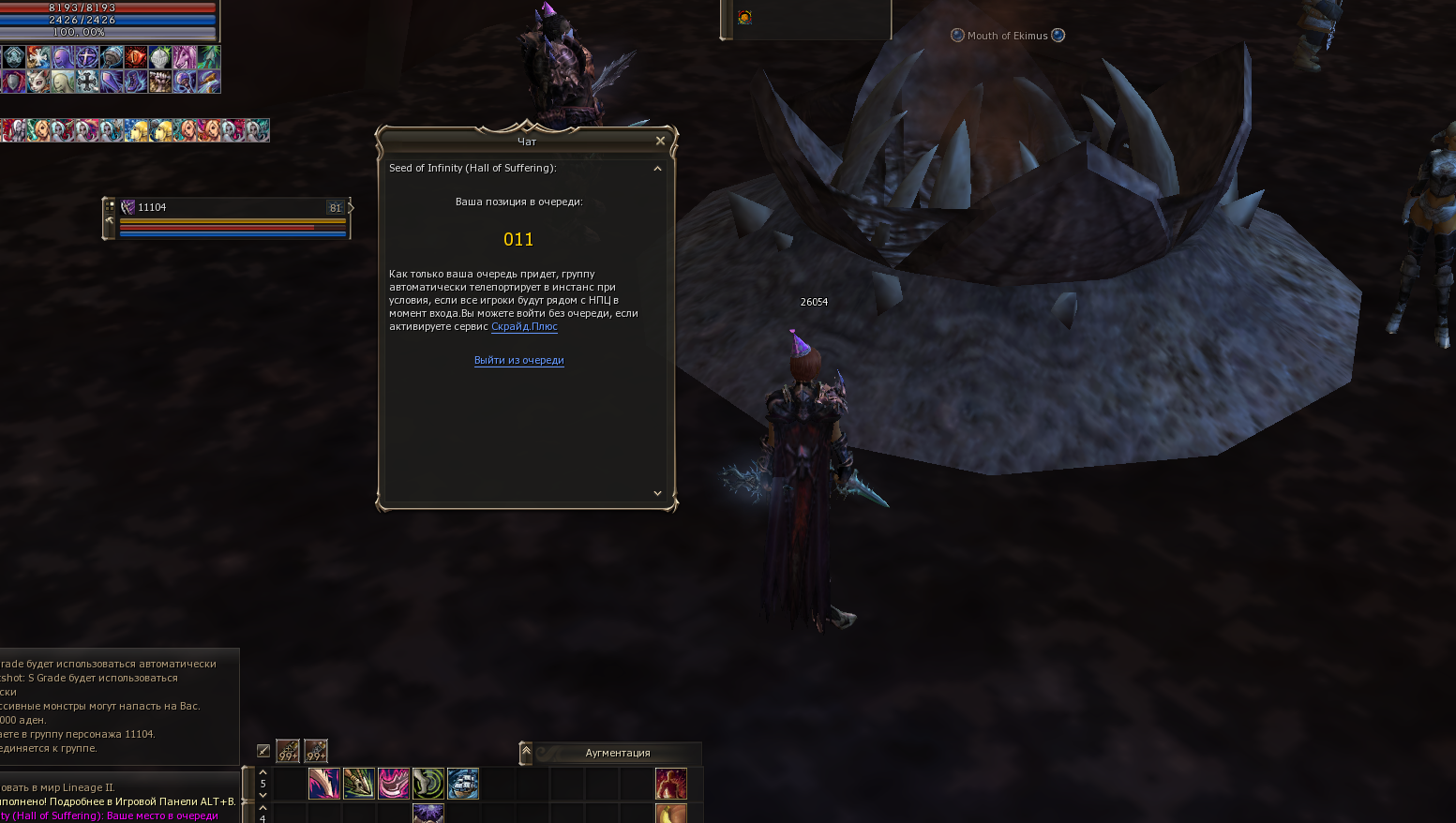Screen dimensions: 1456x823
Task: Toggle the first 99+ shot item
Action: [288, 751]
